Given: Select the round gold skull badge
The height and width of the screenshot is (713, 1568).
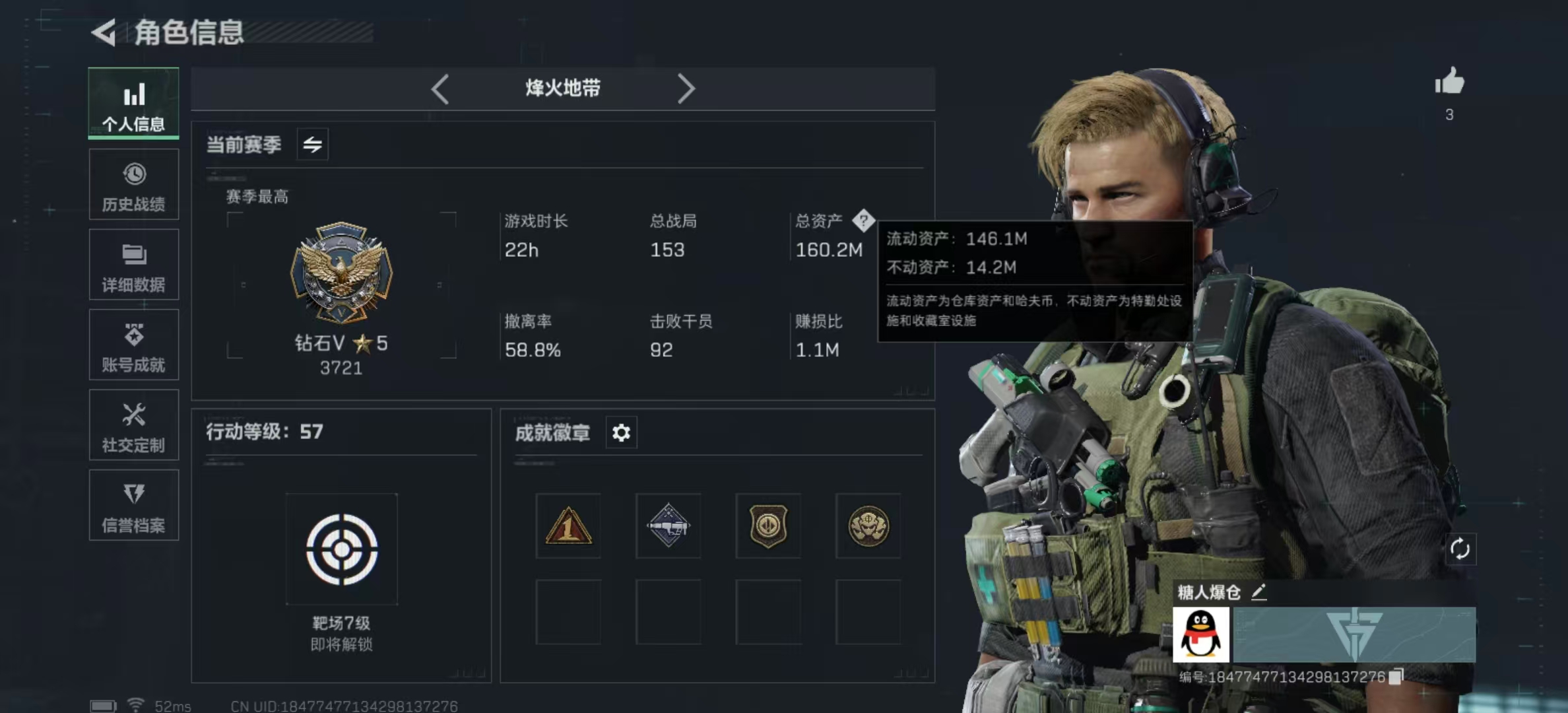Looking at the screenshot, I should point(868,526).
